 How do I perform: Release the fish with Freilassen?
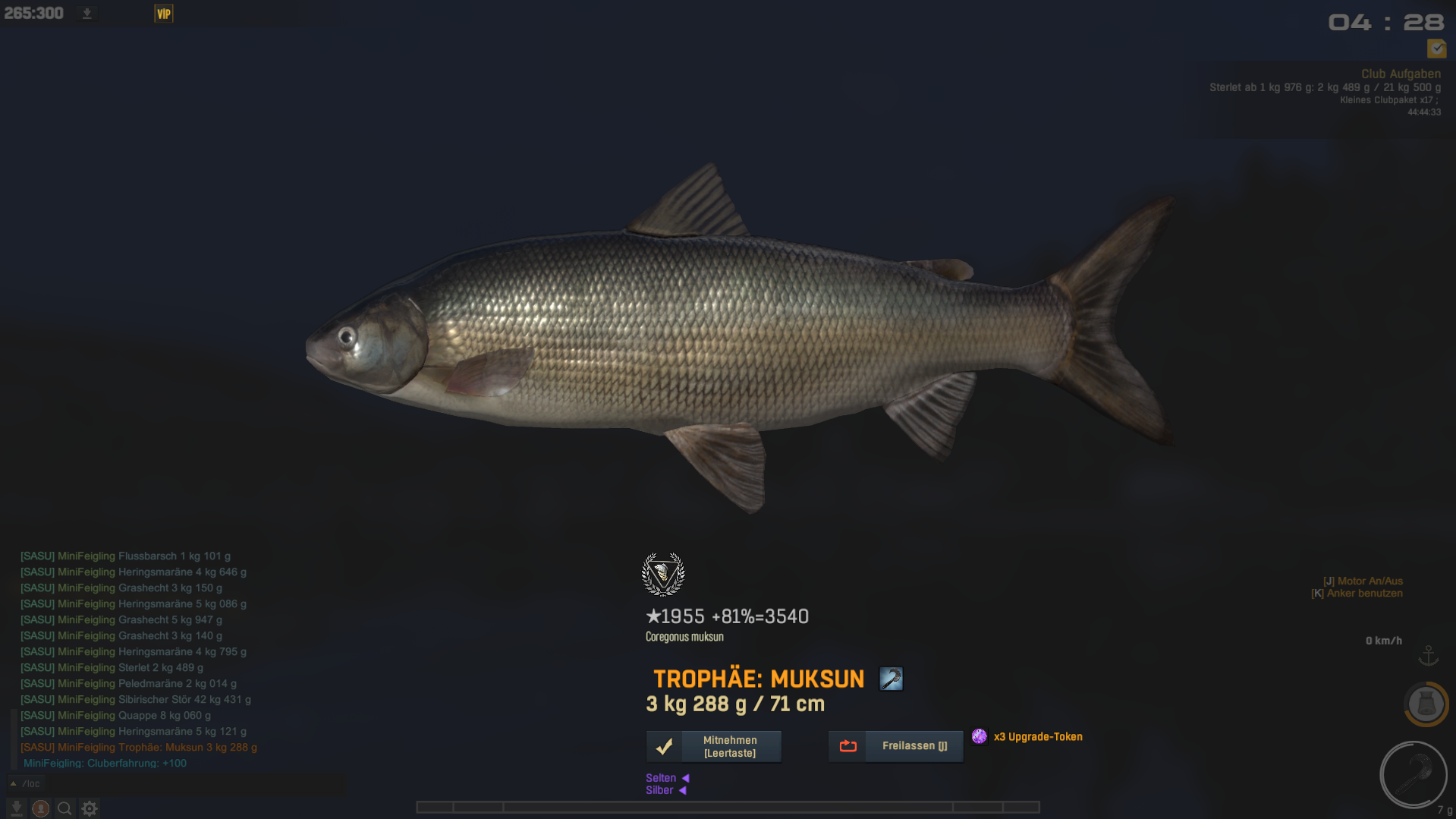click(895, 746)
